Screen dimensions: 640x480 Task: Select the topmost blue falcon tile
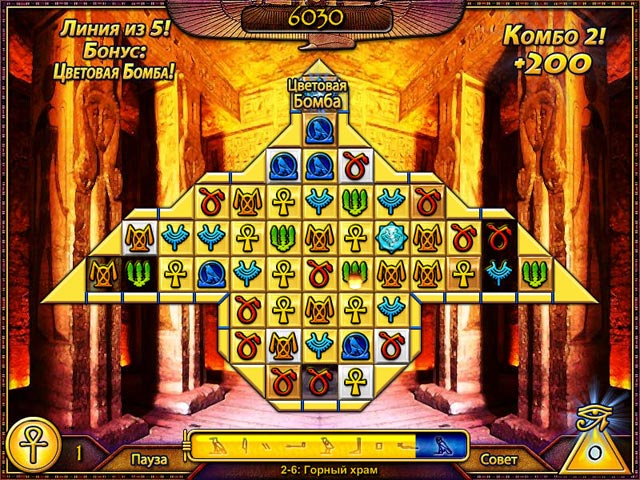pos(318,130)
